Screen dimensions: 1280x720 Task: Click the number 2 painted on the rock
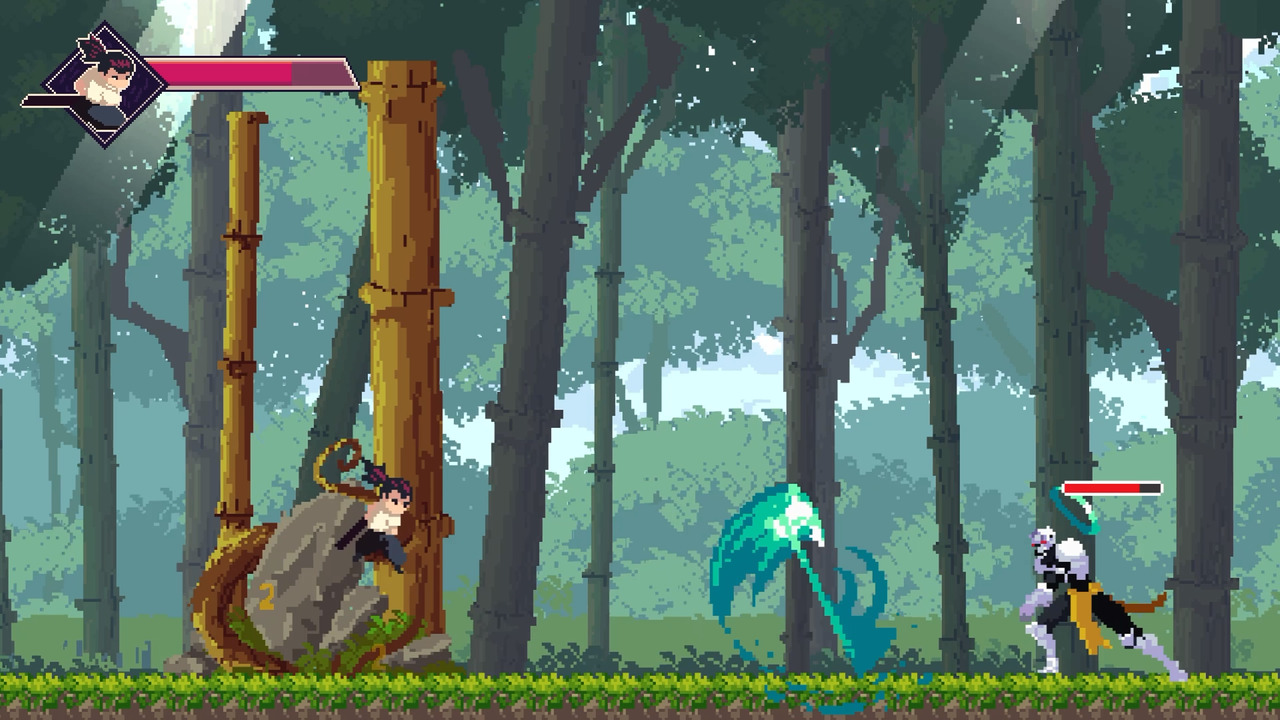(266, 597)
